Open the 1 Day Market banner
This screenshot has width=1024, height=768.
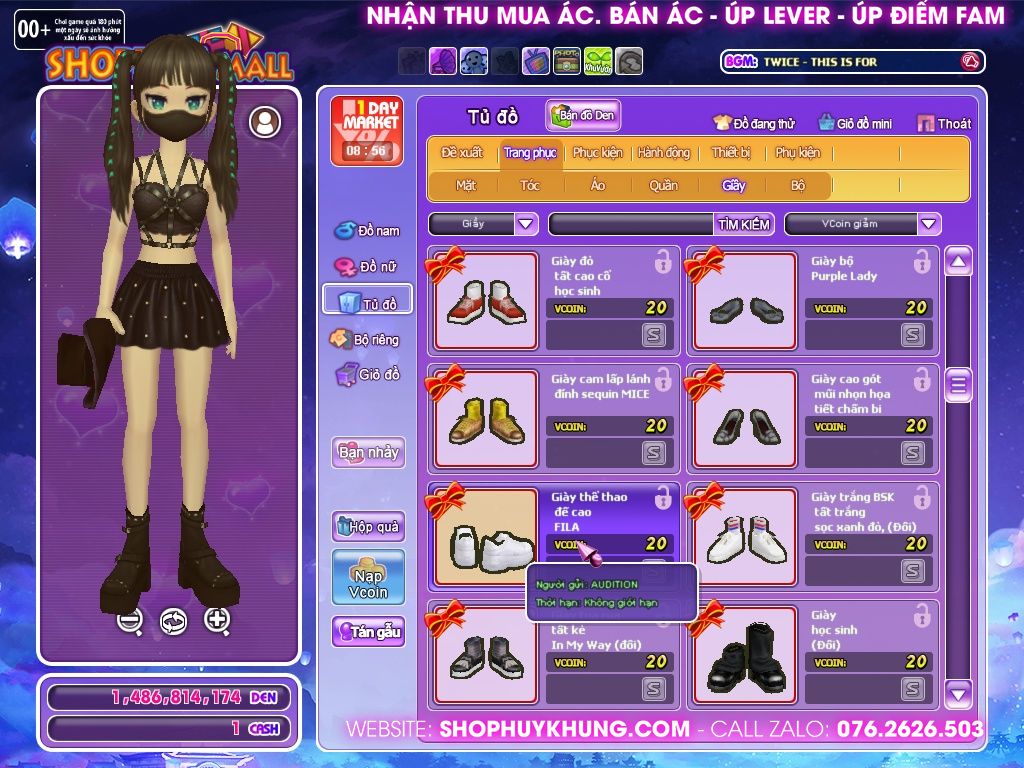pyautogui.click(x=366, y=130)
